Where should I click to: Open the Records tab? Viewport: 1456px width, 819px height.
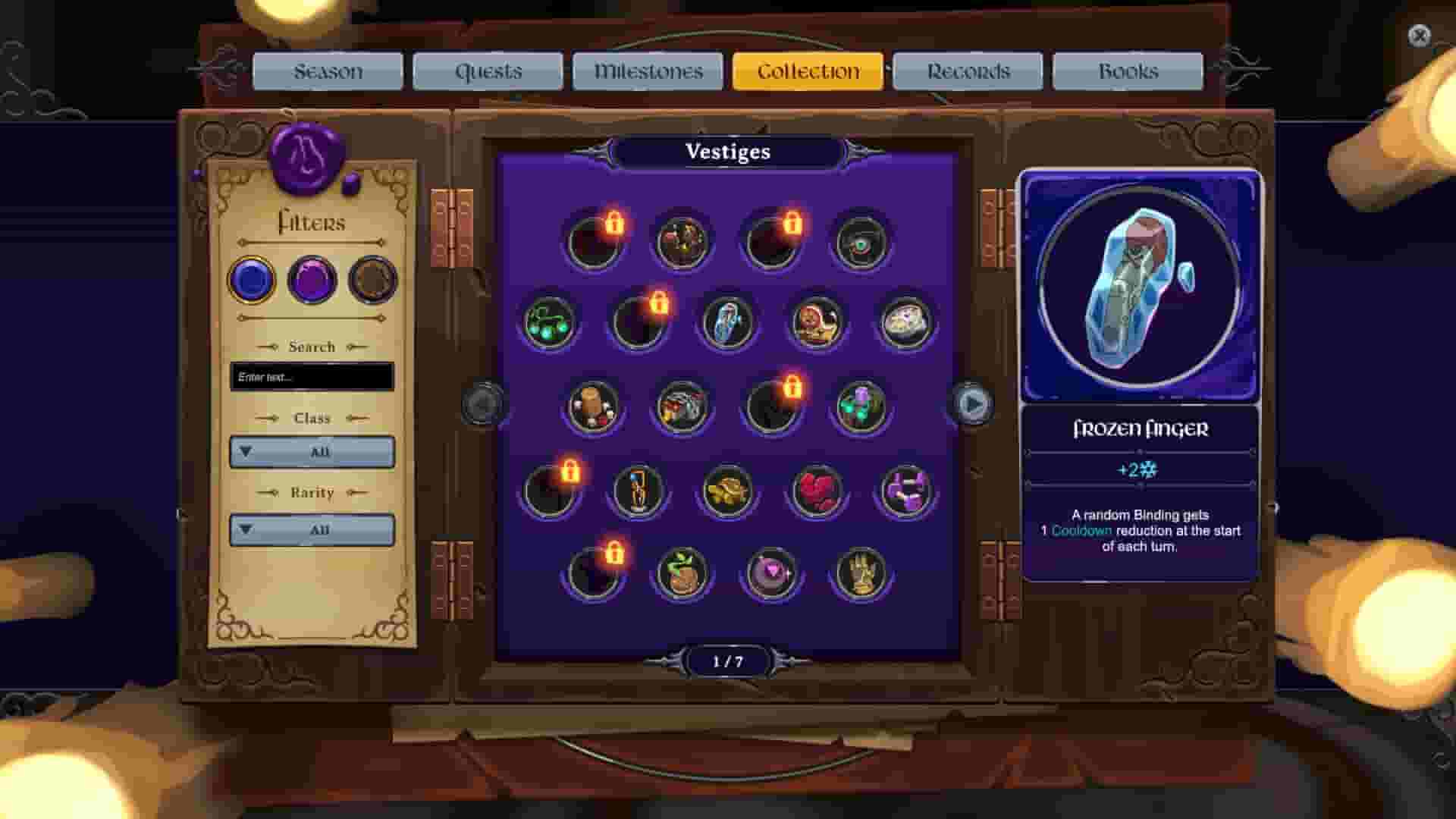pos(967,71)
